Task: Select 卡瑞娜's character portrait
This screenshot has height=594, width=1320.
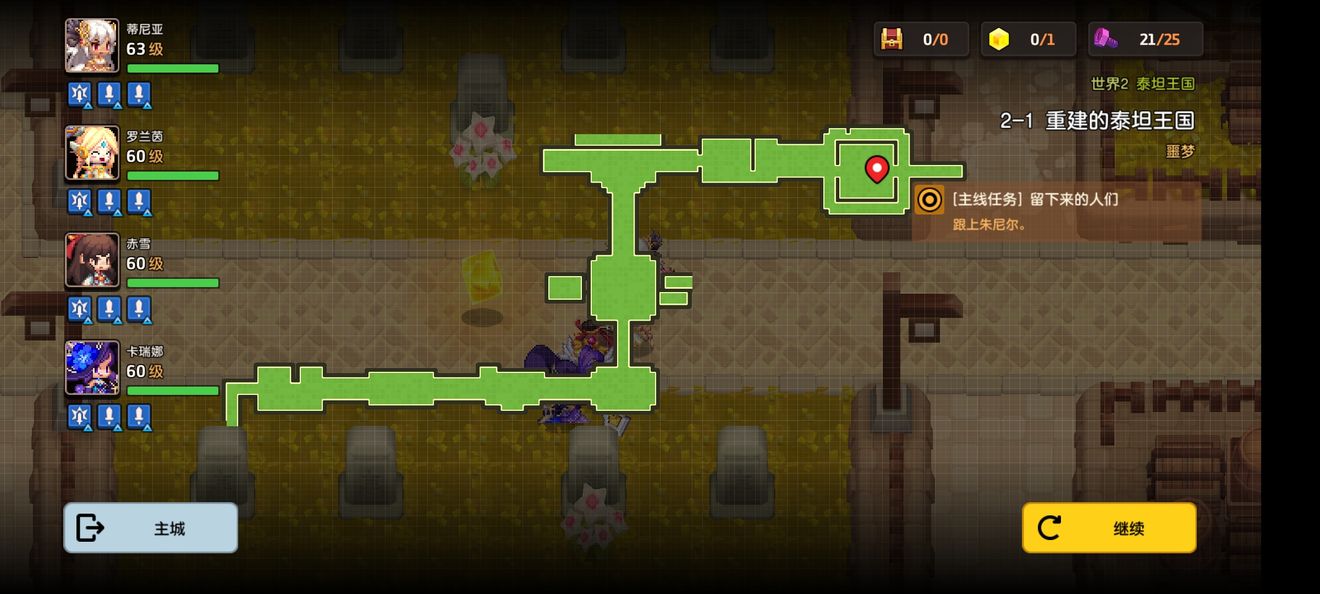Action: pos(92,368)
